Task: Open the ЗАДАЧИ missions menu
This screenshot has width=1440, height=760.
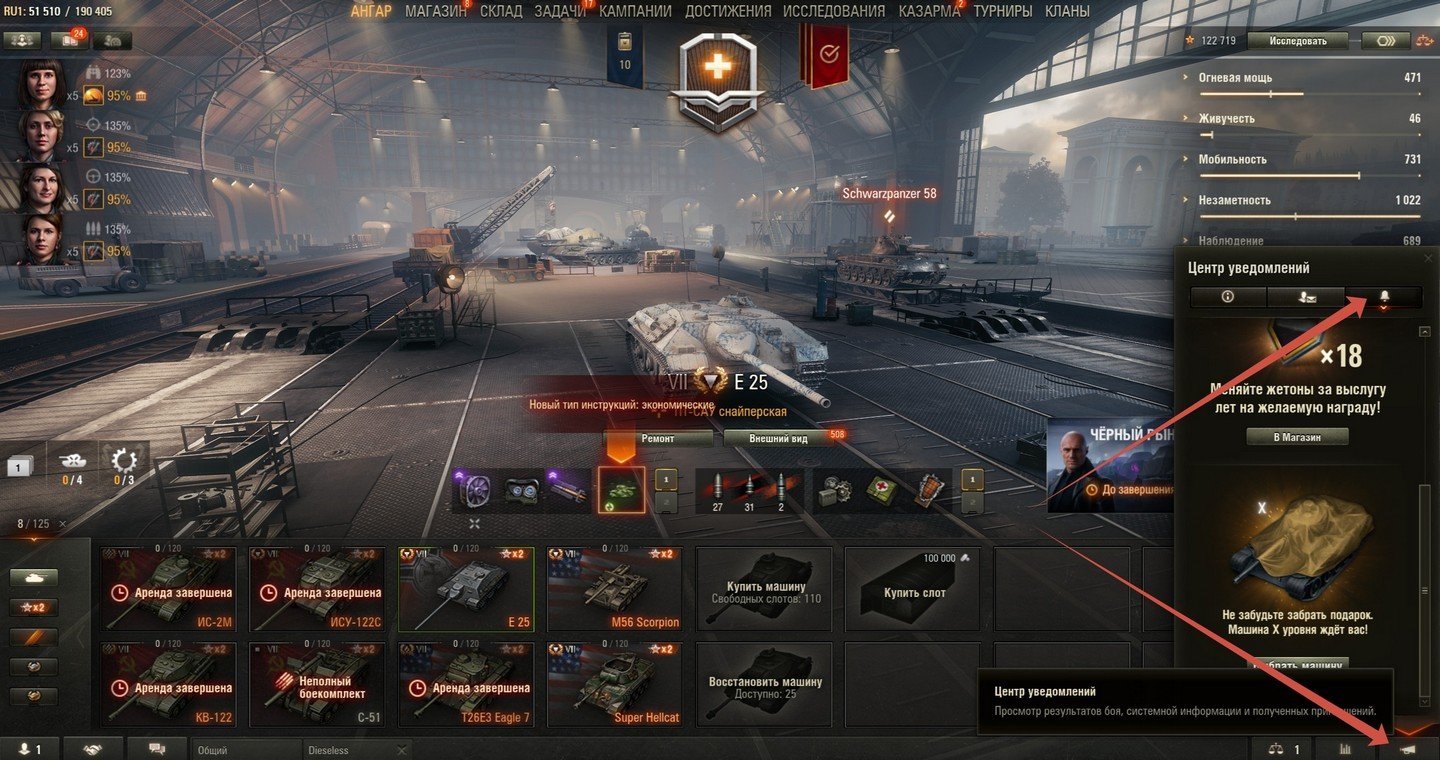Action: click(560, 12)
